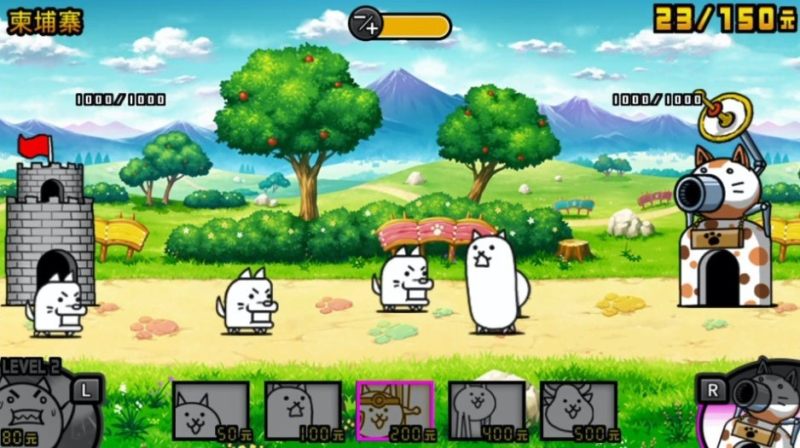Deploy the basic Cat costing 50 yen
This screenshot has height=448, width=800.
[x=211, y=411]
